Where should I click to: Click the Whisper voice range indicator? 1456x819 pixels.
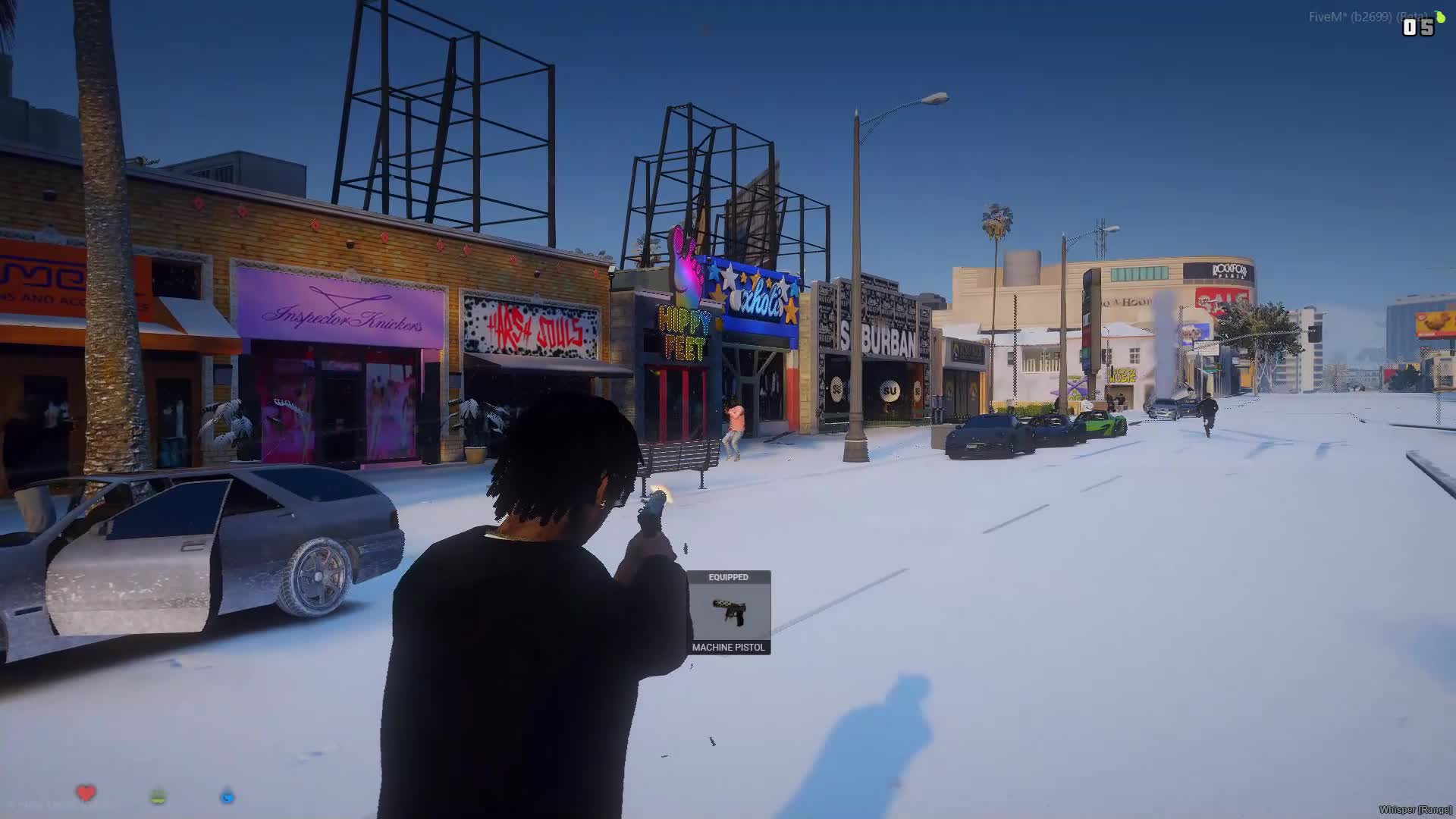(x=1415, y=810)
